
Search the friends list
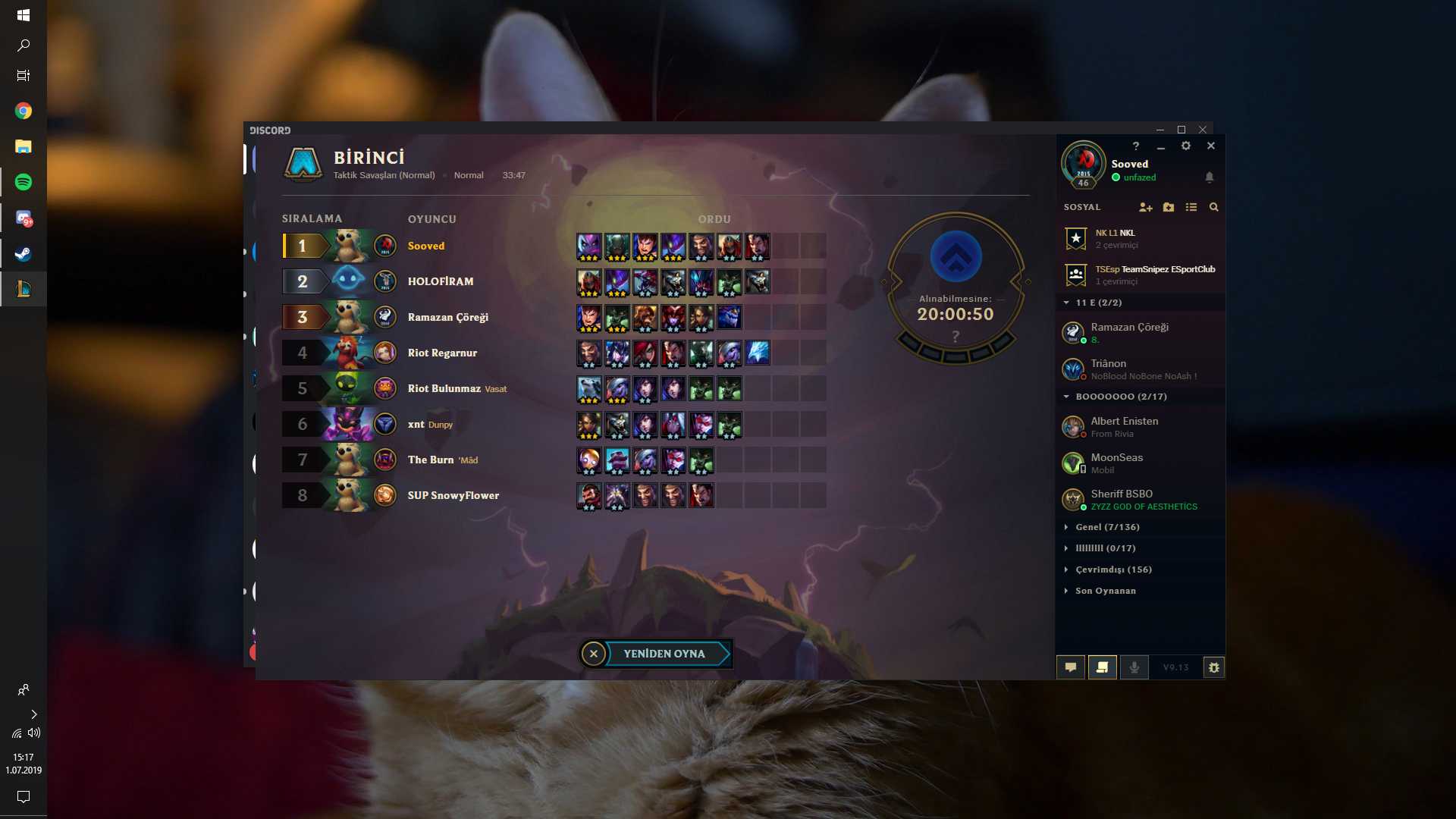coord(1214,207)
